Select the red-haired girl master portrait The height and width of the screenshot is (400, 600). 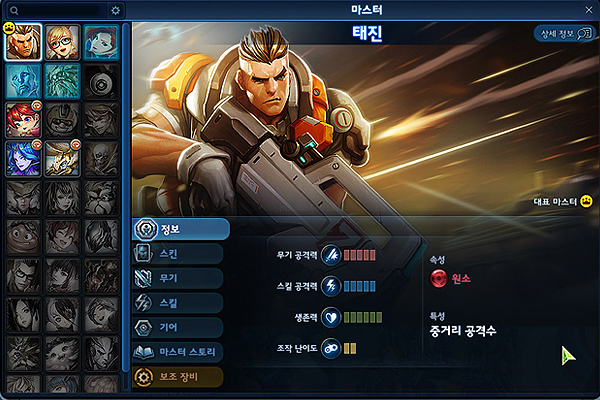coord(23,119)
